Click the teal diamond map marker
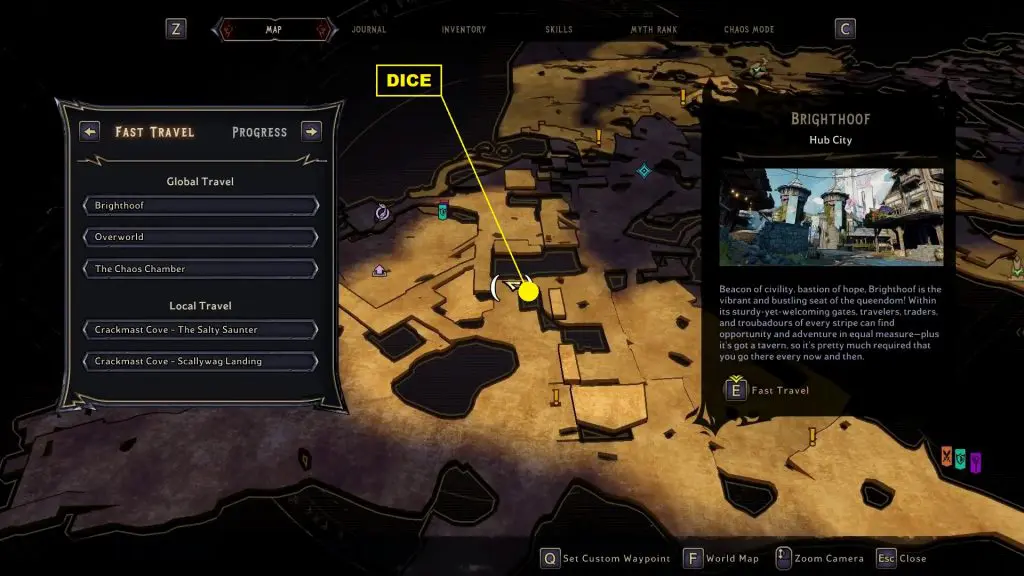 pos(645,171)
